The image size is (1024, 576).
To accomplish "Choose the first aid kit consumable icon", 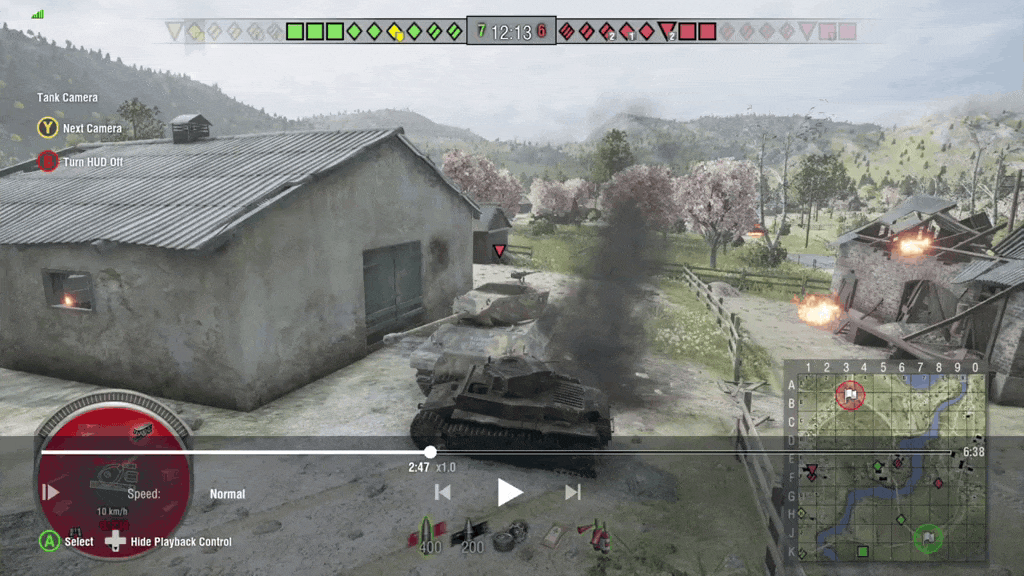I will coord(556,534).
